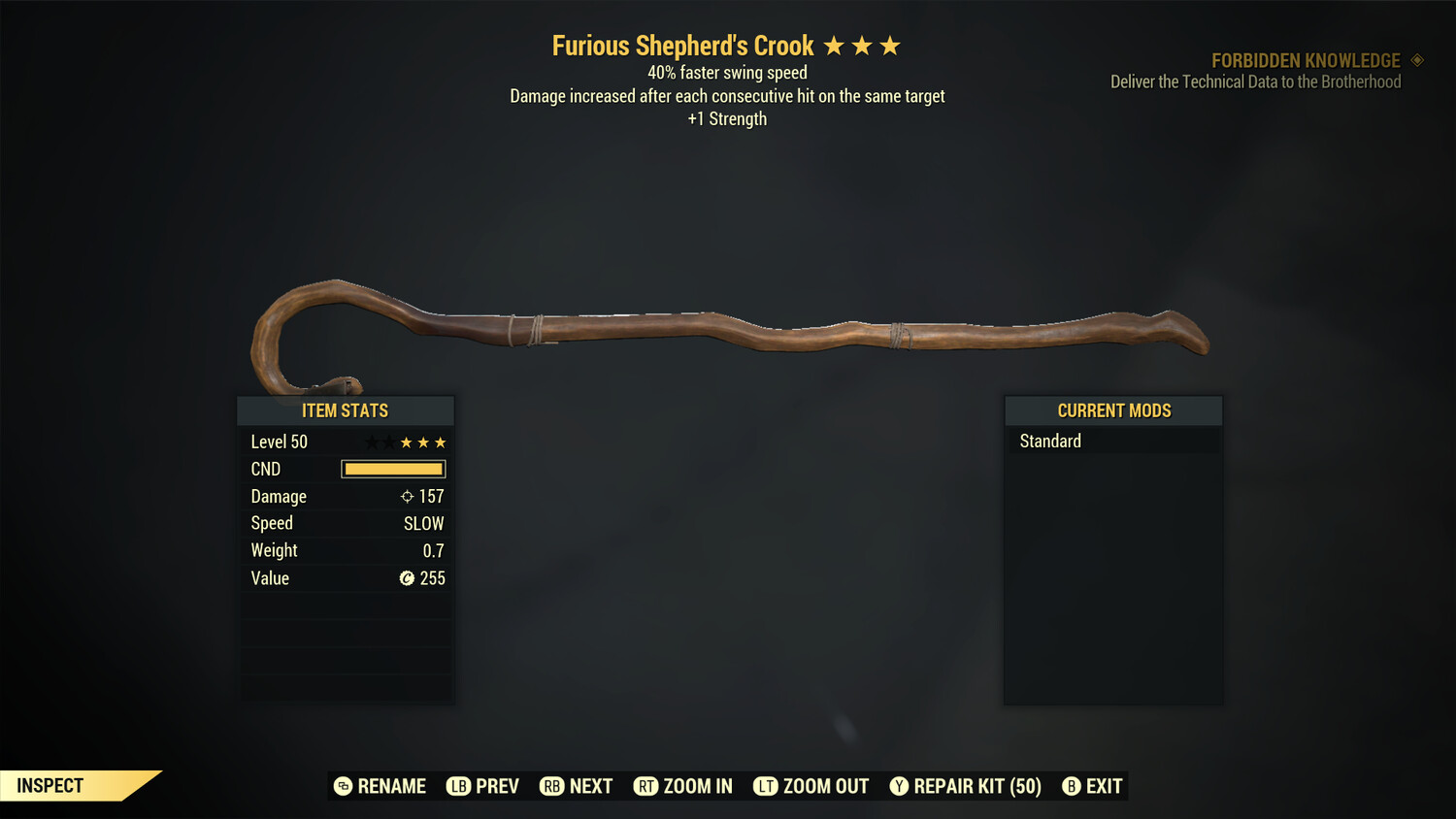1456x819 pixels.
Task: Click the crosshair icon beside Damage stat
Action: 407,496
